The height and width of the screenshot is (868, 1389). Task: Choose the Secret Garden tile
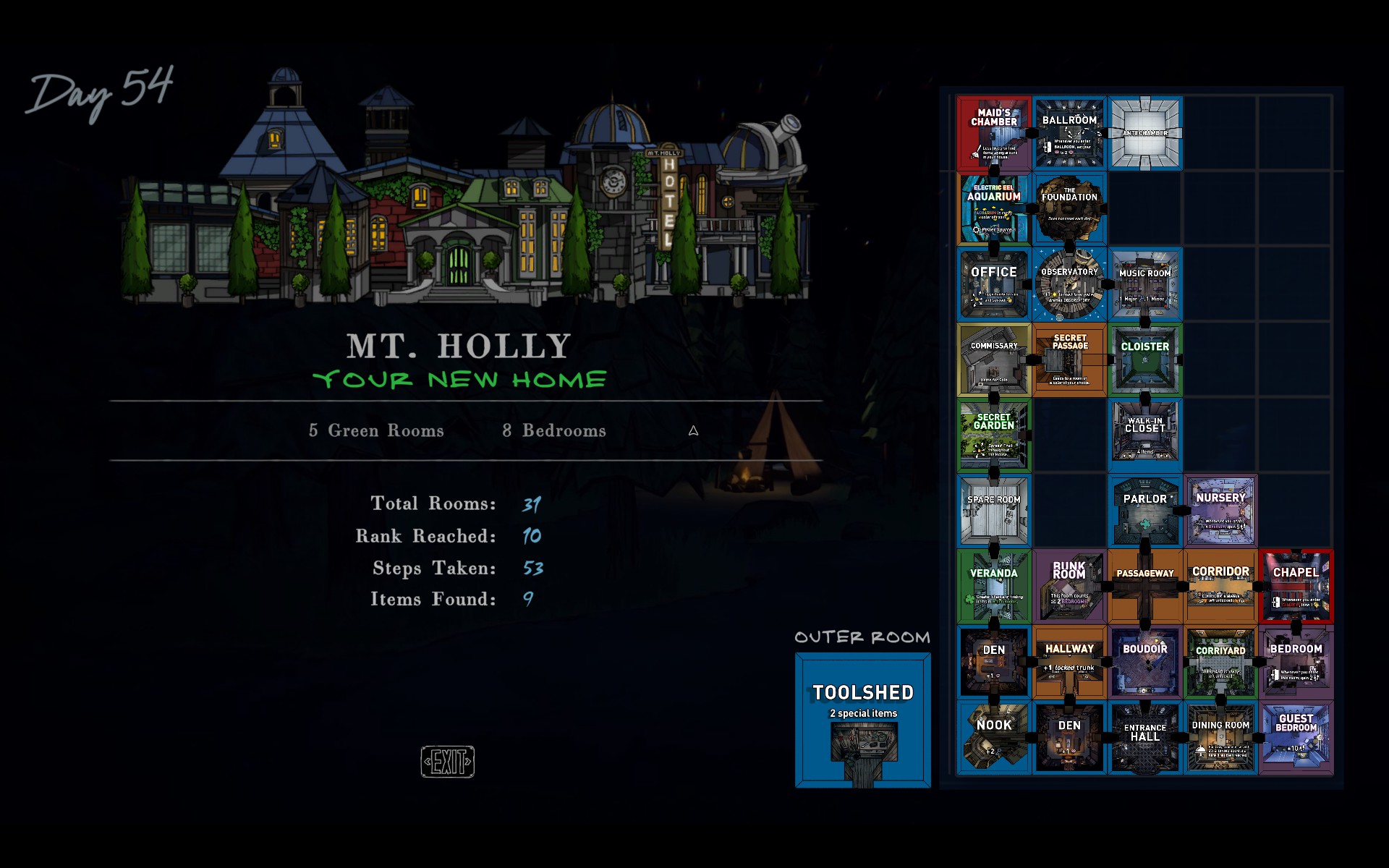click(994, 435)
